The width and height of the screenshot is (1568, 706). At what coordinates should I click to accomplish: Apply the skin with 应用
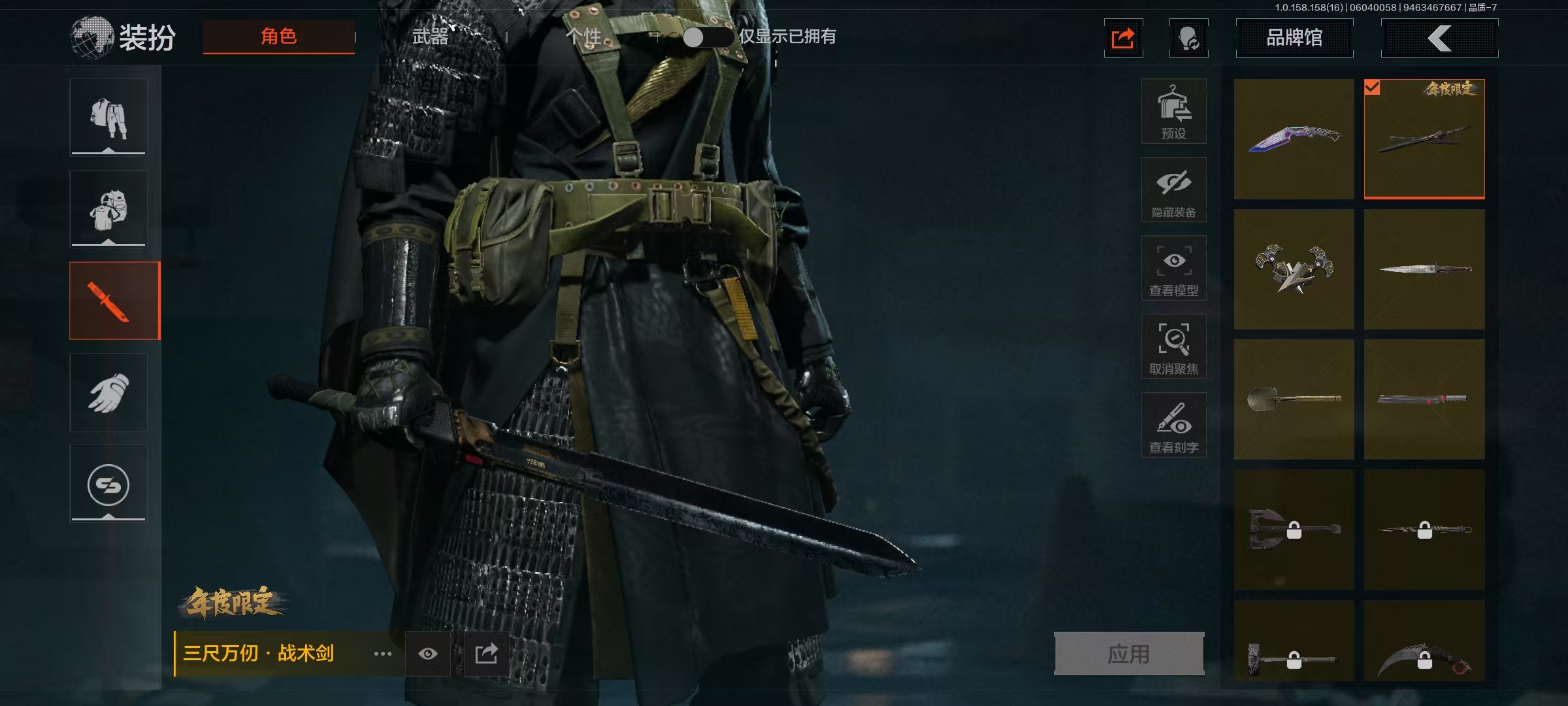[x=1129, y=653]
